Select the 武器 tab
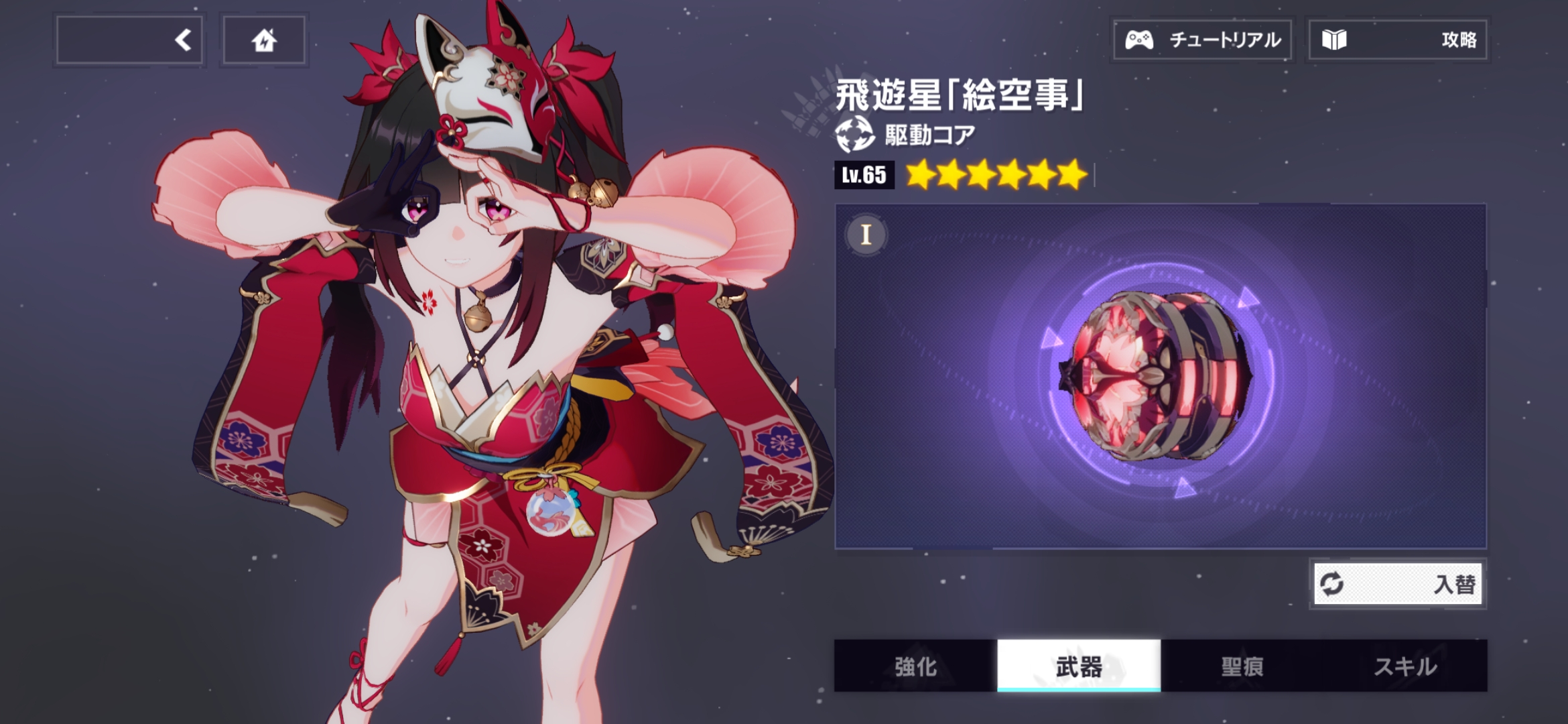 click(1079, 666)
